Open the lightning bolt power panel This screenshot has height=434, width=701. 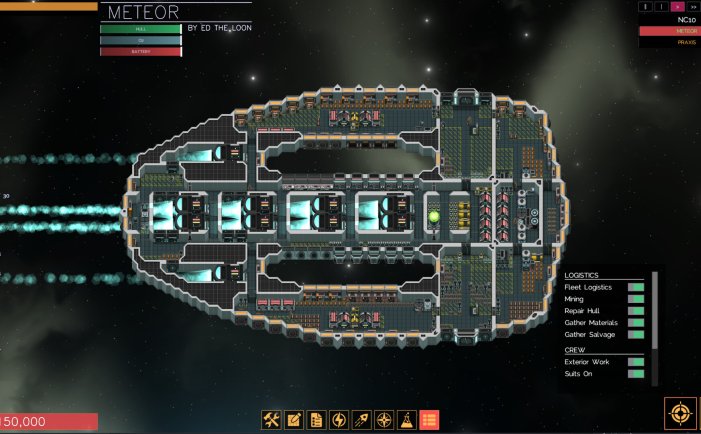tap(339, 420)
